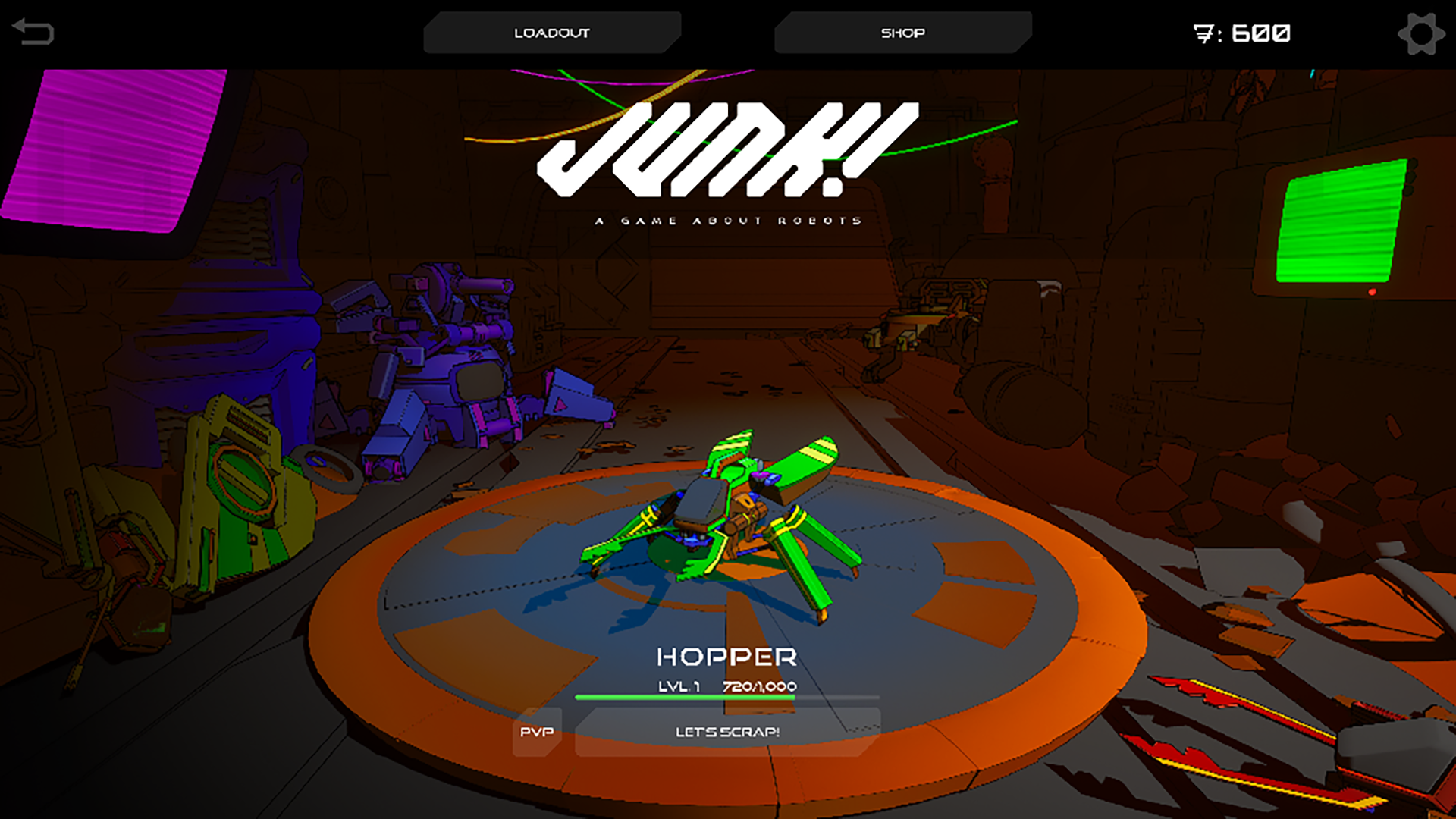Open the LOADOUT screen
This screenshot has height=819, width=1456.
click(x=552, y=32)
